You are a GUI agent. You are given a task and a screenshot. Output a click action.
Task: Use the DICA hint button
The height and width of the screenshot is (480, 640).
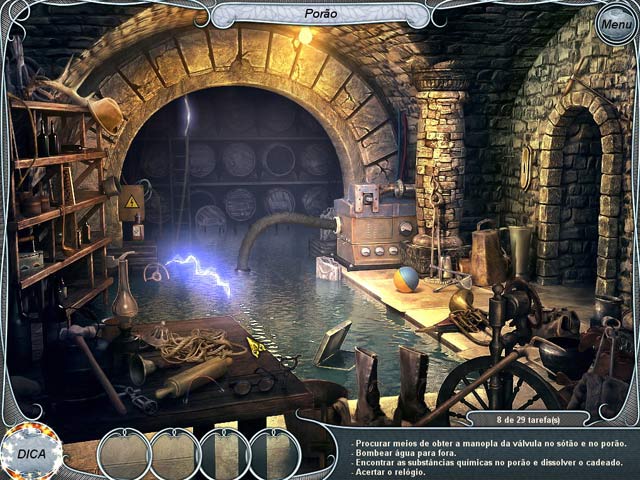coord(30,453)
